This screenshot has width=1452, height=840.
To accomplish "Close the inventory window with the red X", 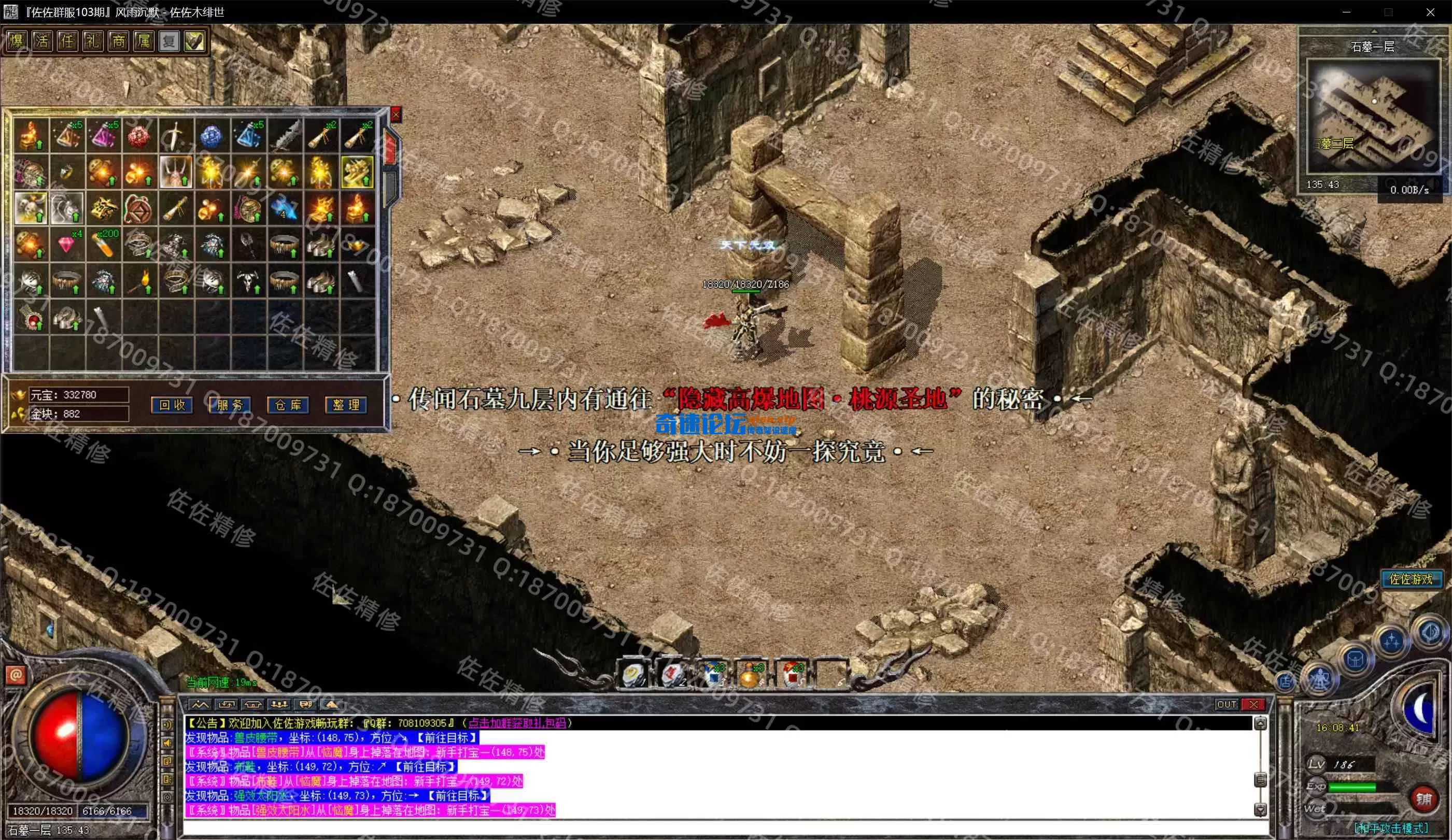I will (x=396, y=115).
